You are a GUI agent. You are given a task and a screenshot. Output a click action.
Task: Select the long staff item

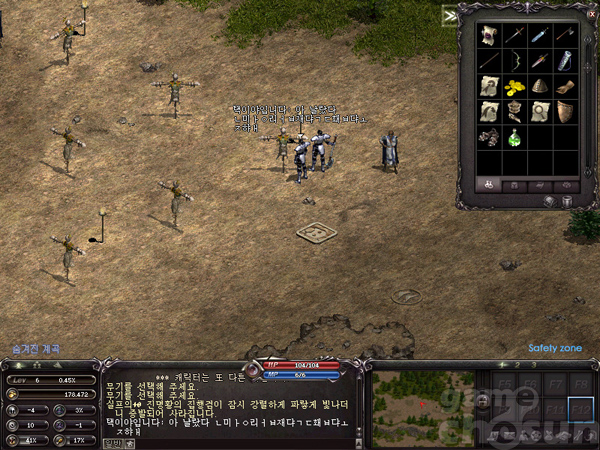489,60
